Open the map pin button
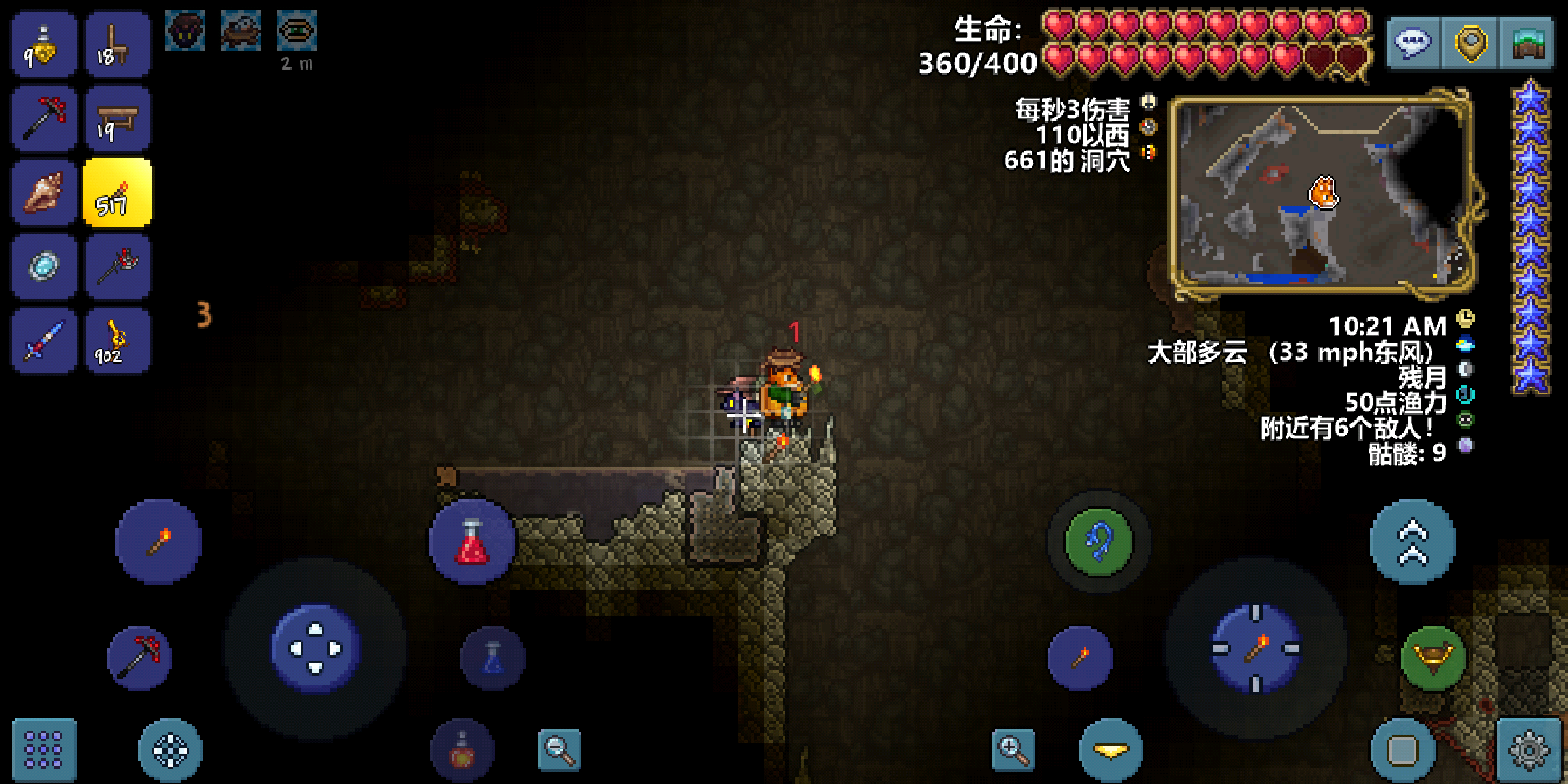This screenshot has width=1568, height=784. click(x=1471, y=44)
